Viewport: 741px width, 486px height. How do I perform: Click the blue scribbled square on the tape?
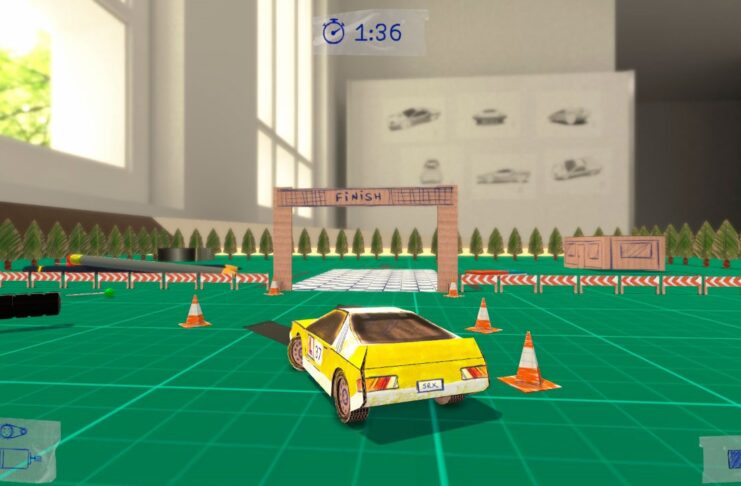(x=734, y=459)
